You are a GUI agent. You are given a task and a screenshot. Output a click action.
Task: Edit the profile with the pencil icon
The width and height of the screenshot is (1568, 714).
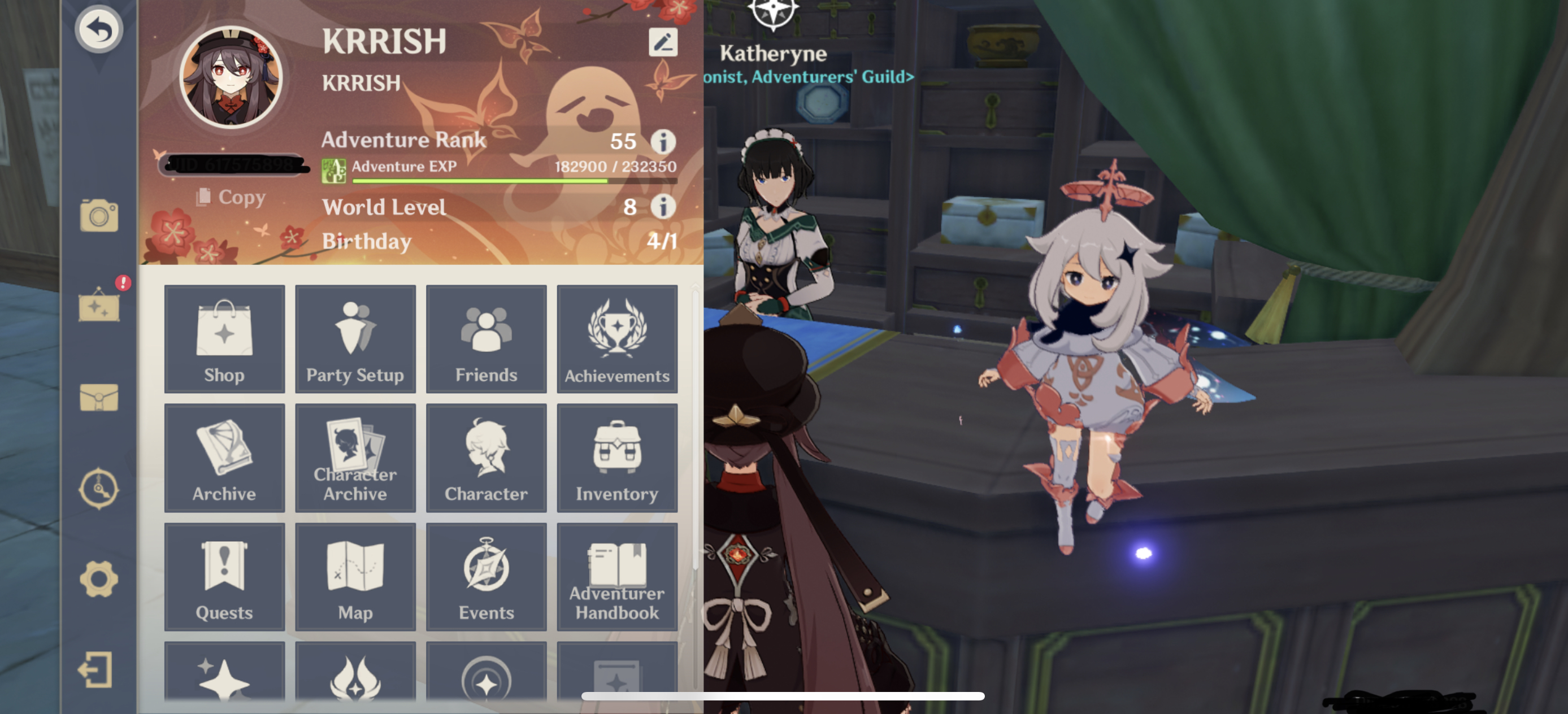(663, 42)
